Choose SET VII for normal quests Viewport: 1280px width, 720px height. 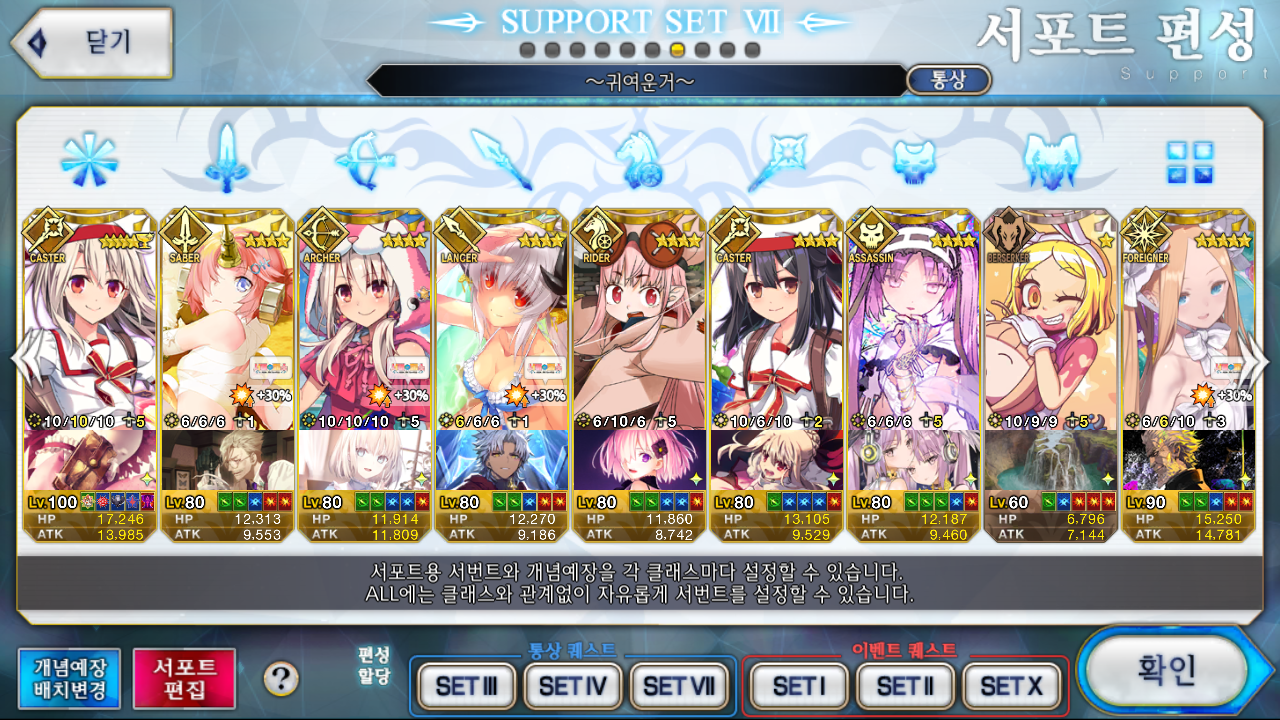(x=679, y=686)
